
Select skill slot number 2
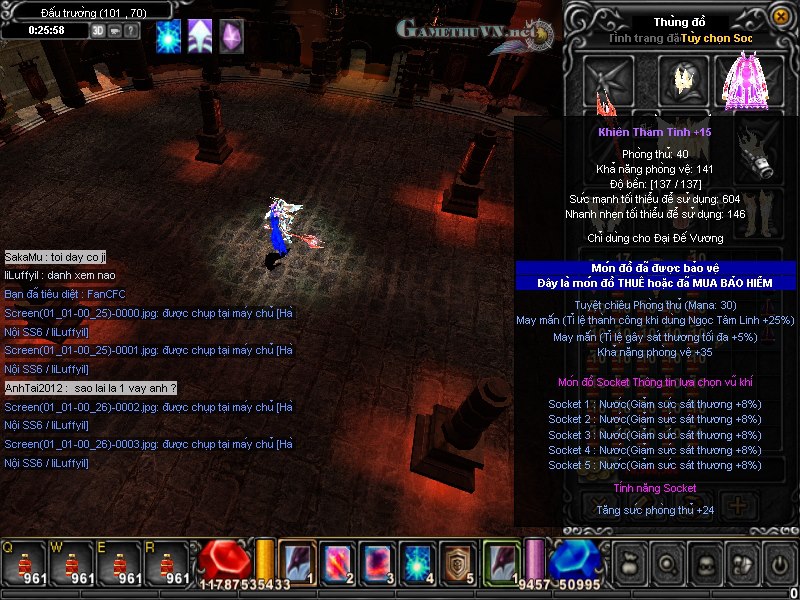[338, 562]
